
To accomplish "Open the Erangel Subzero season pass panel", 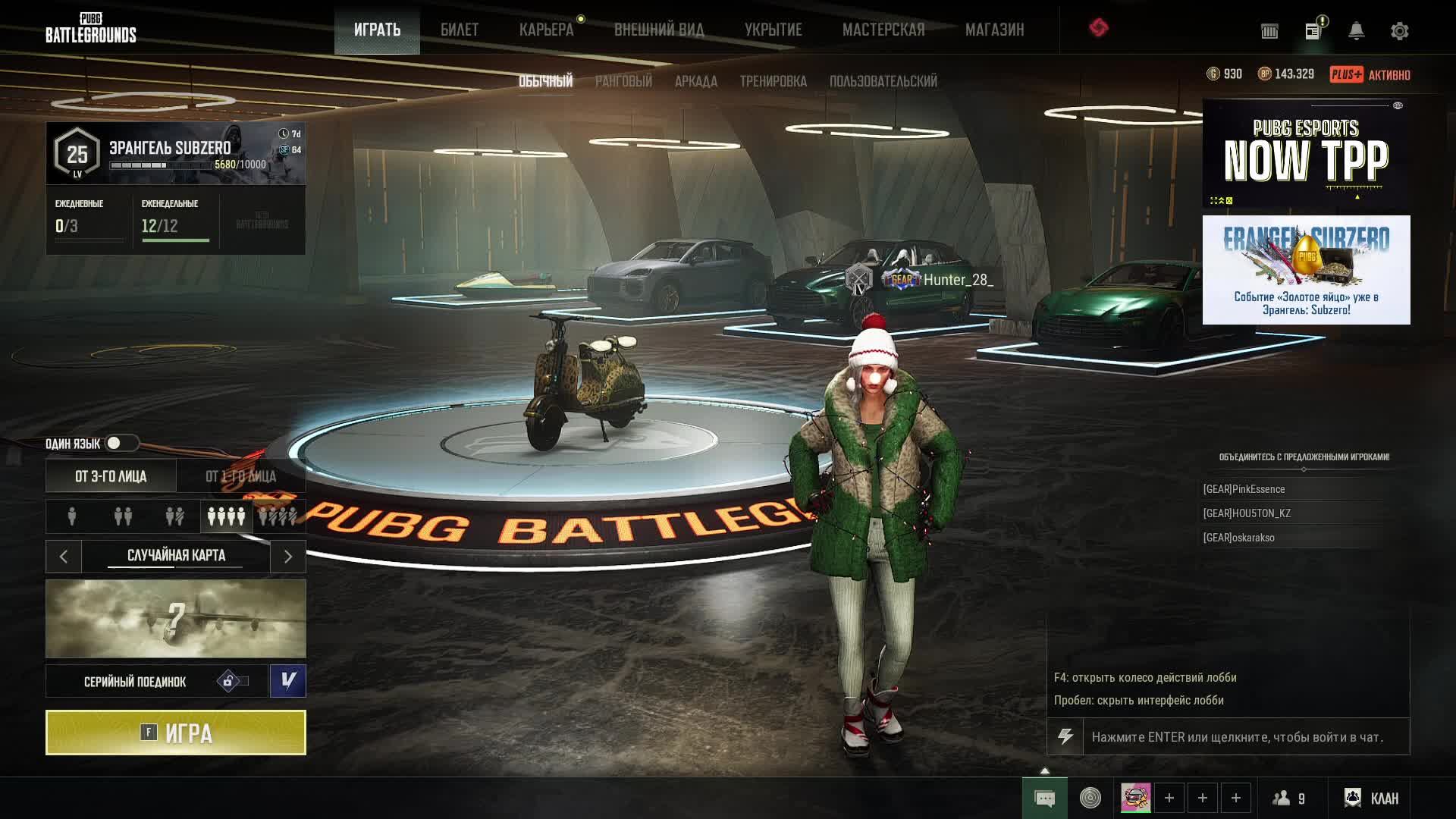I will [176, 153].
